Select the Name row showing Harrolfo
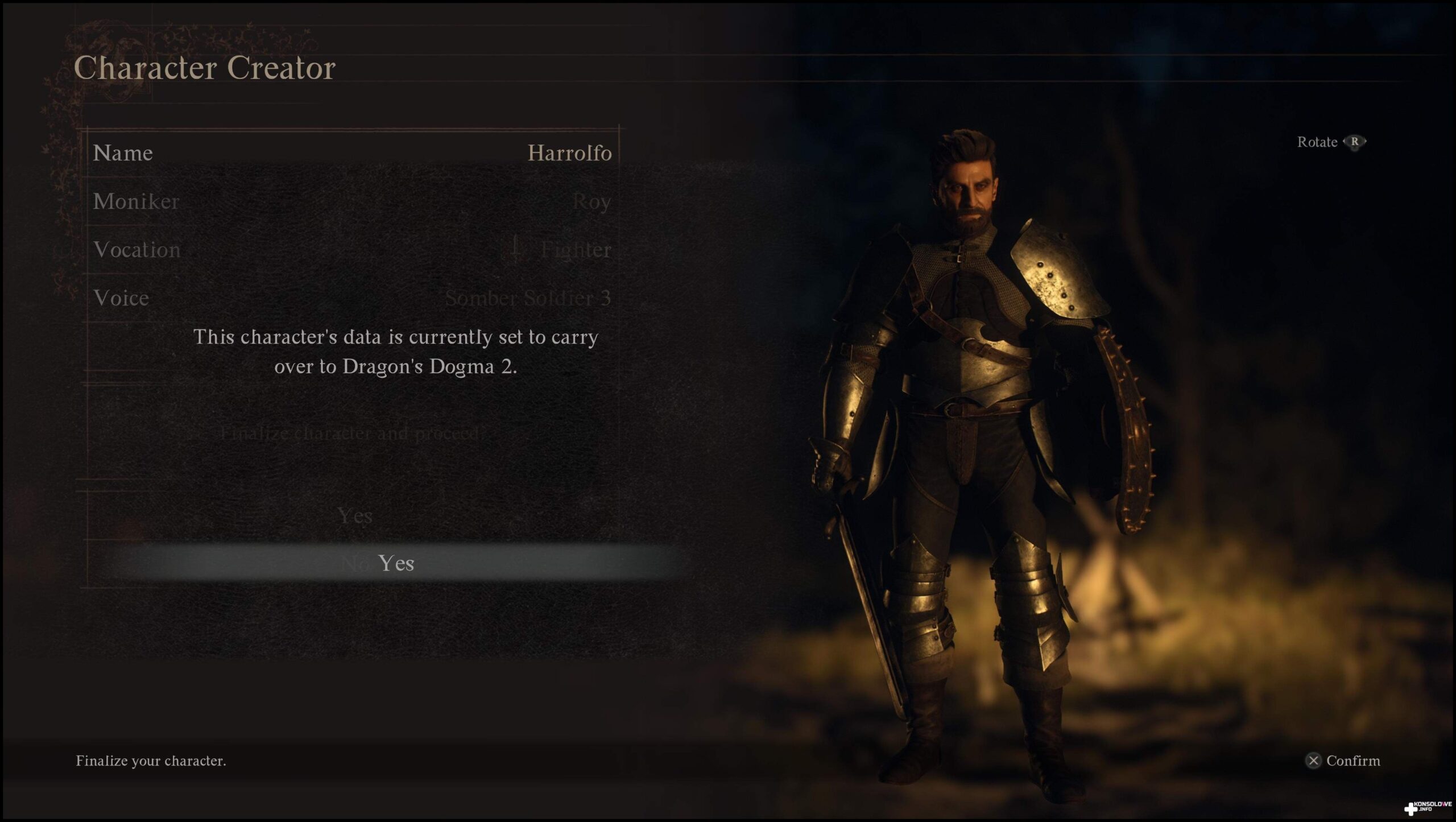Viewport: 1456px width, 822px height. click(x=351, y=152)
